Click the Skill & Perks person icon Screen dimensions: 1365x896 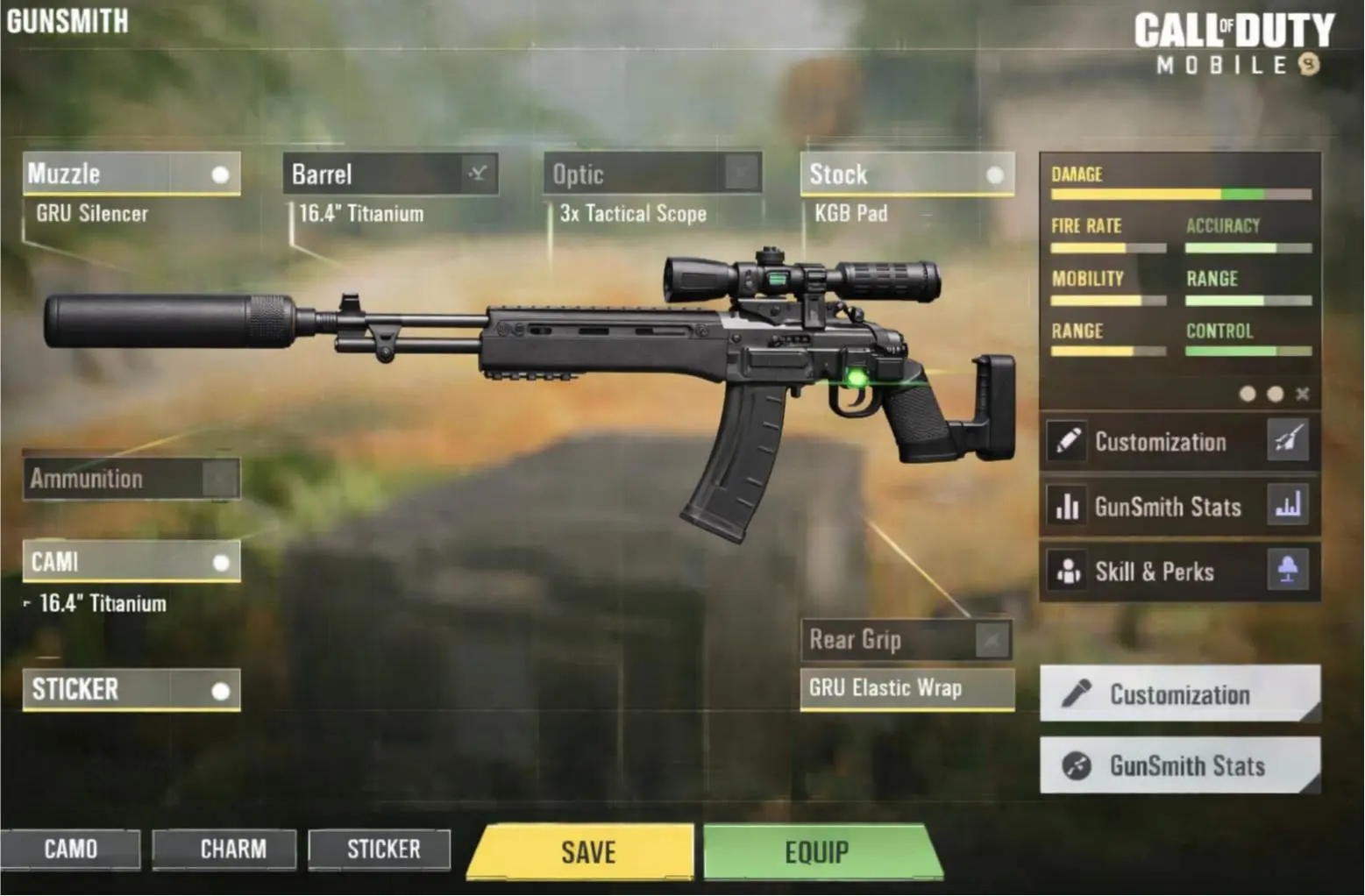1068,572
